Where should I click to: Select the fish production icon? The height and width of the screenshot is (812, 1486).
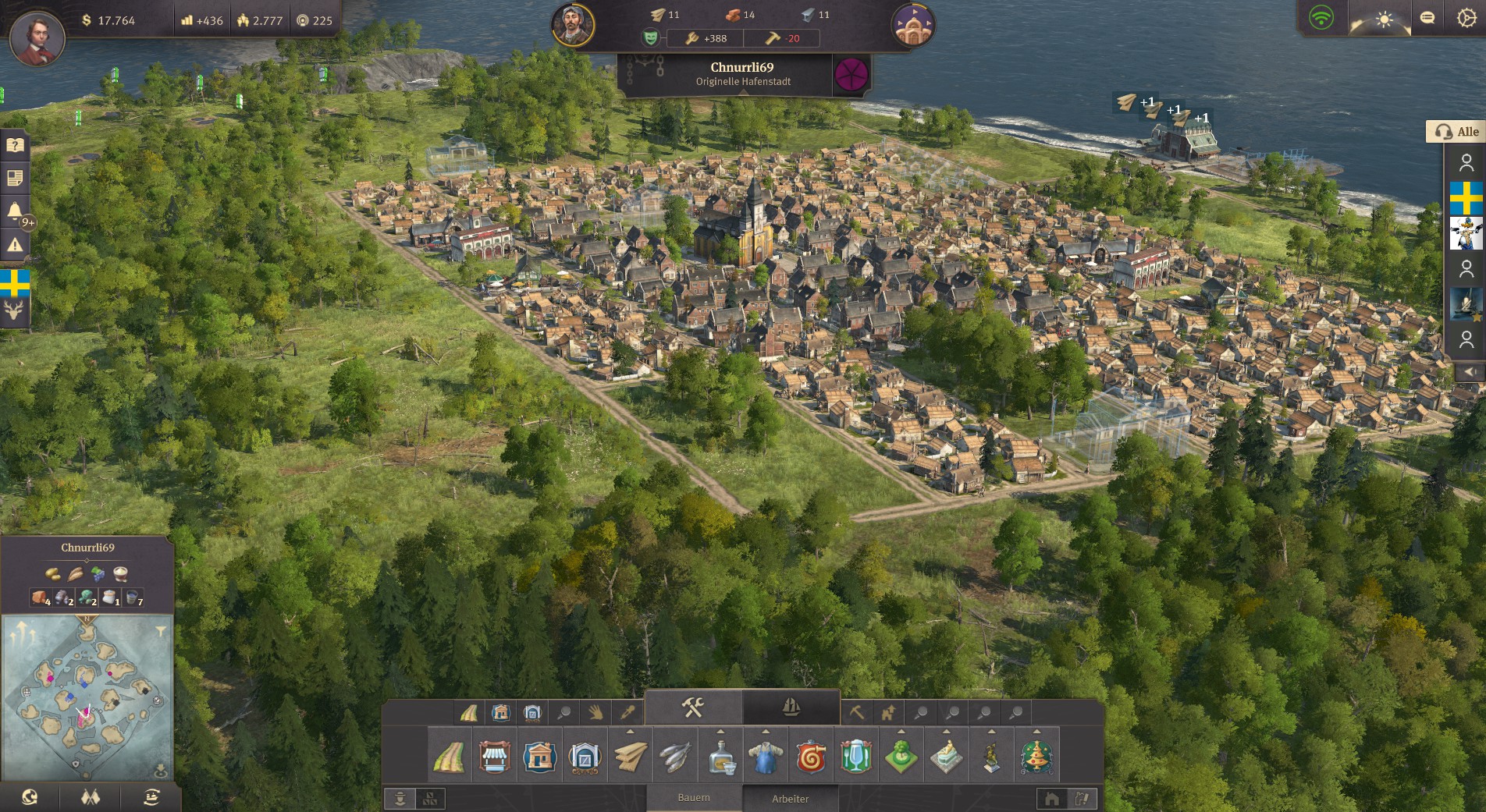[x=675, y=757]
